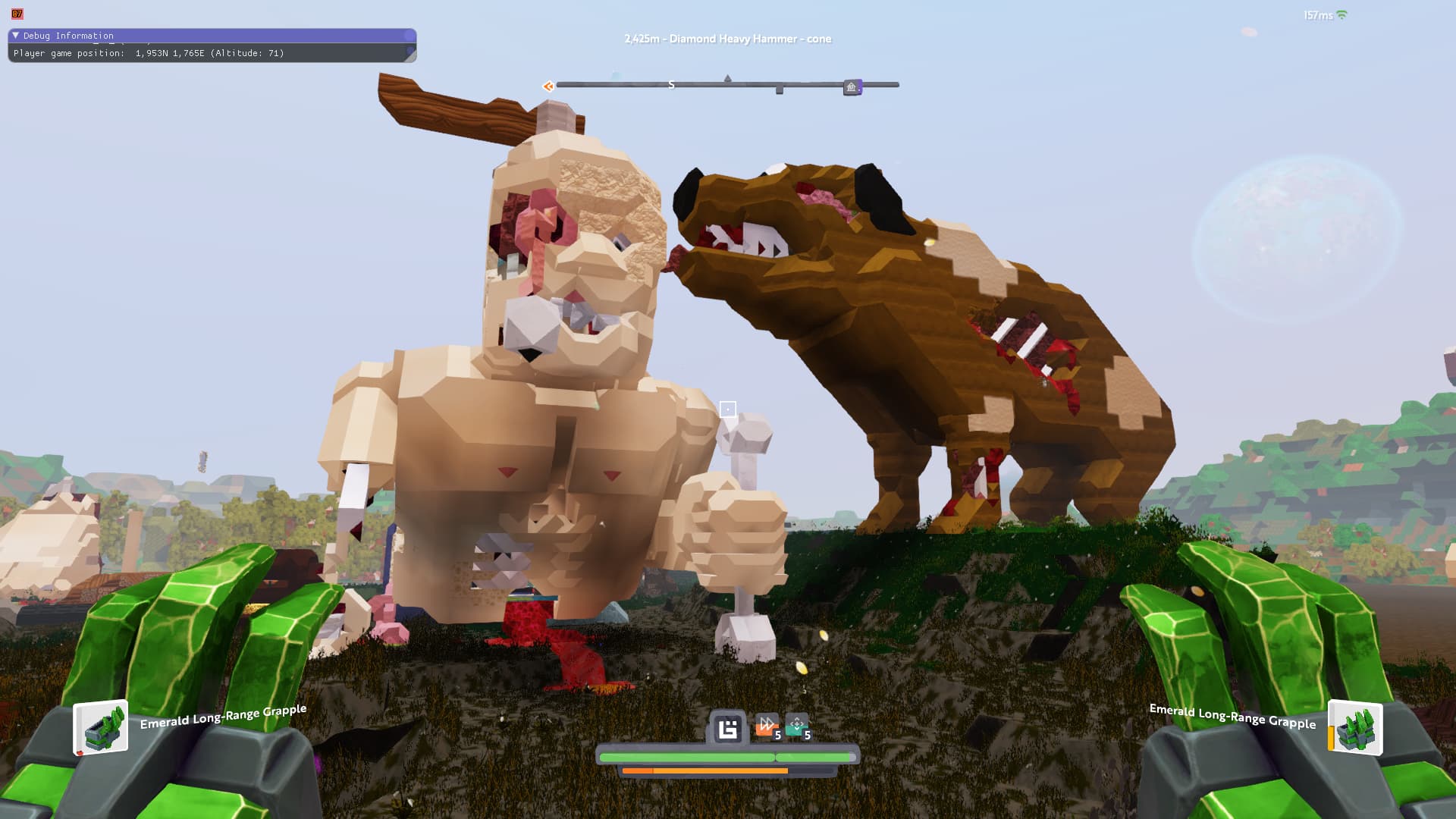This screenshot has height=819, width=1456.
Task: Click the Debug Information title bar
Action: [x=212, y=36]
